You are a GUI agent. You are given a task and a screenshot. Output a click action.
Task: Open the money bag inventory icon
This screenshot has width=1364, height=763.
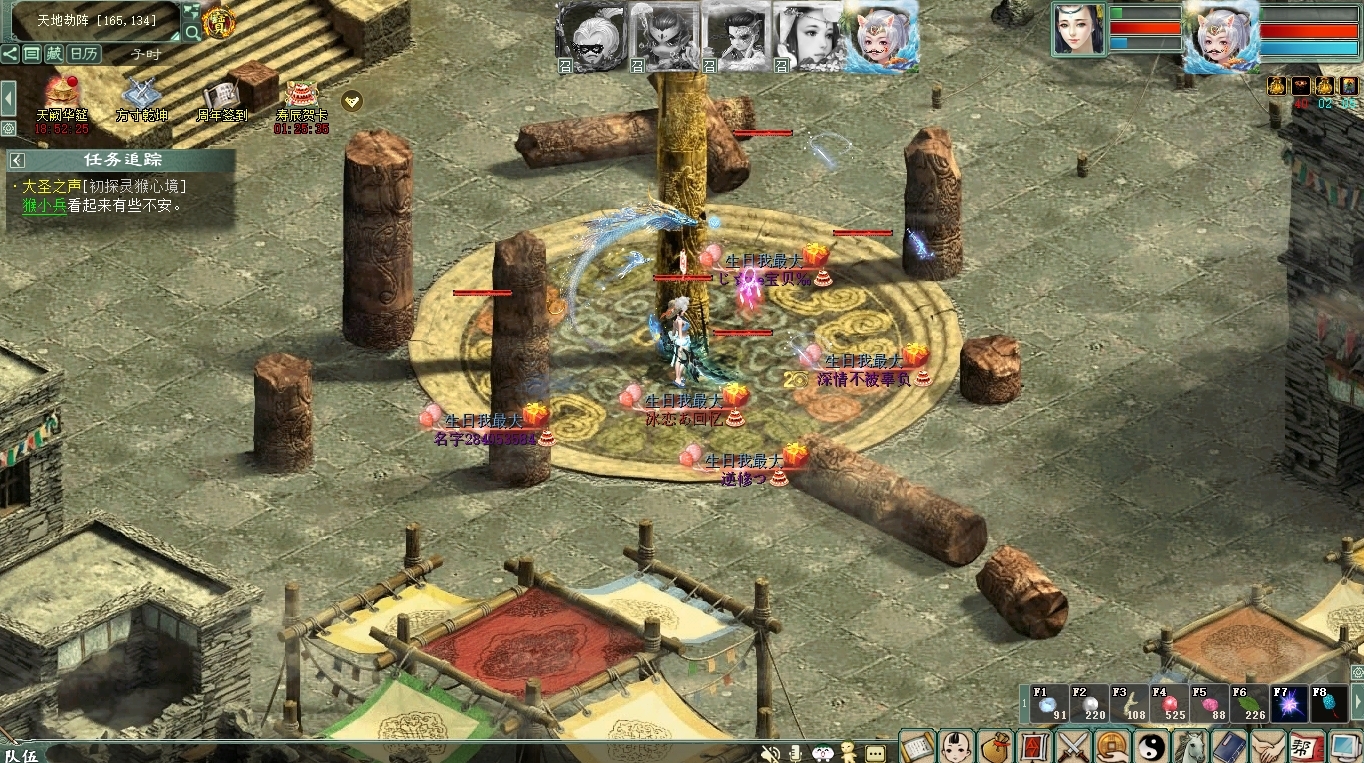click(x=995, y=746)
